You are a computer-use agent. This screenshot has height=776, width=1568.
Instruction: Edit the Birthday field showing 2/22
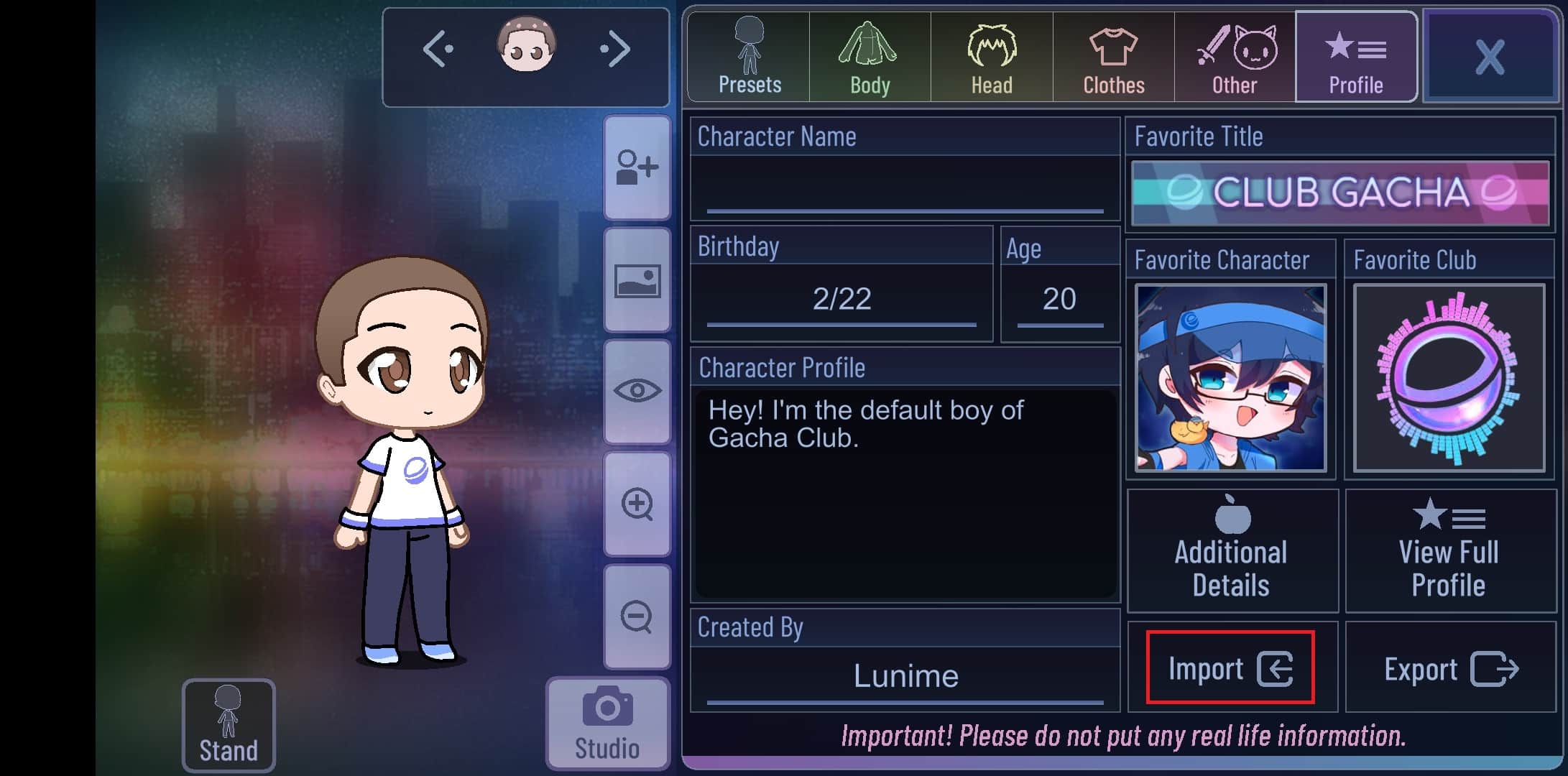tap(841, 300)
